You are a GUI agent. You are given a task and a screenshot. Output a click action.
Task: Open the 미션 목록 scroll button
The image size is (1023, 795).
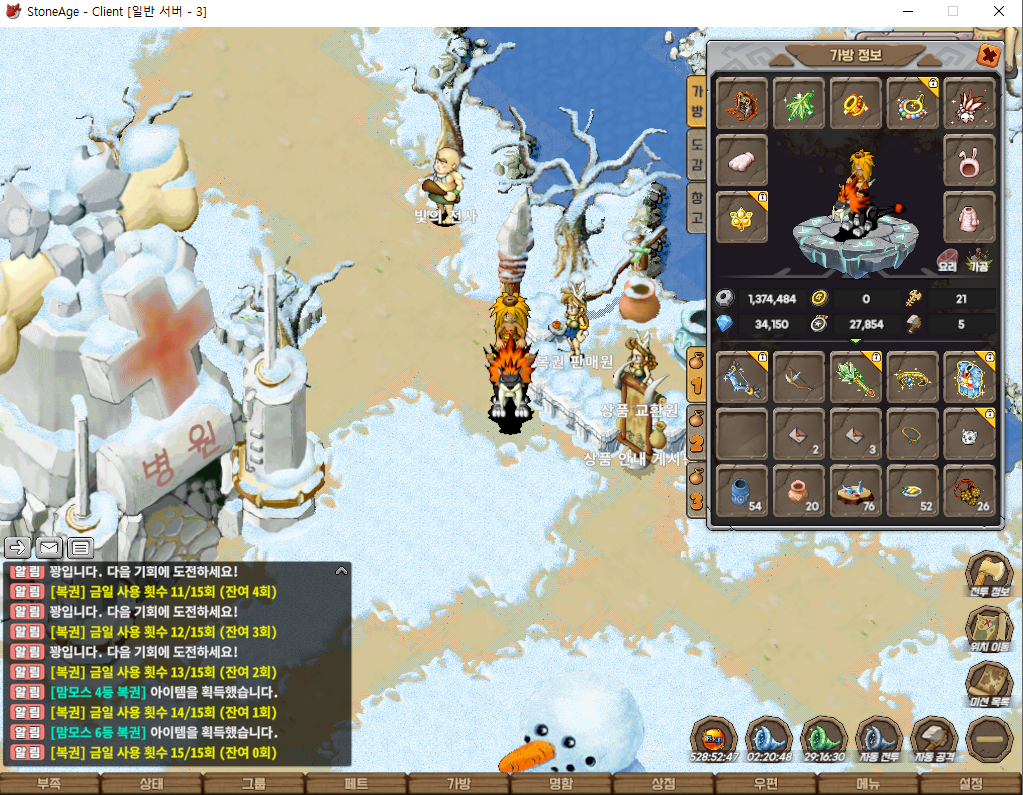pyautogui.click(x=989, y=685)
